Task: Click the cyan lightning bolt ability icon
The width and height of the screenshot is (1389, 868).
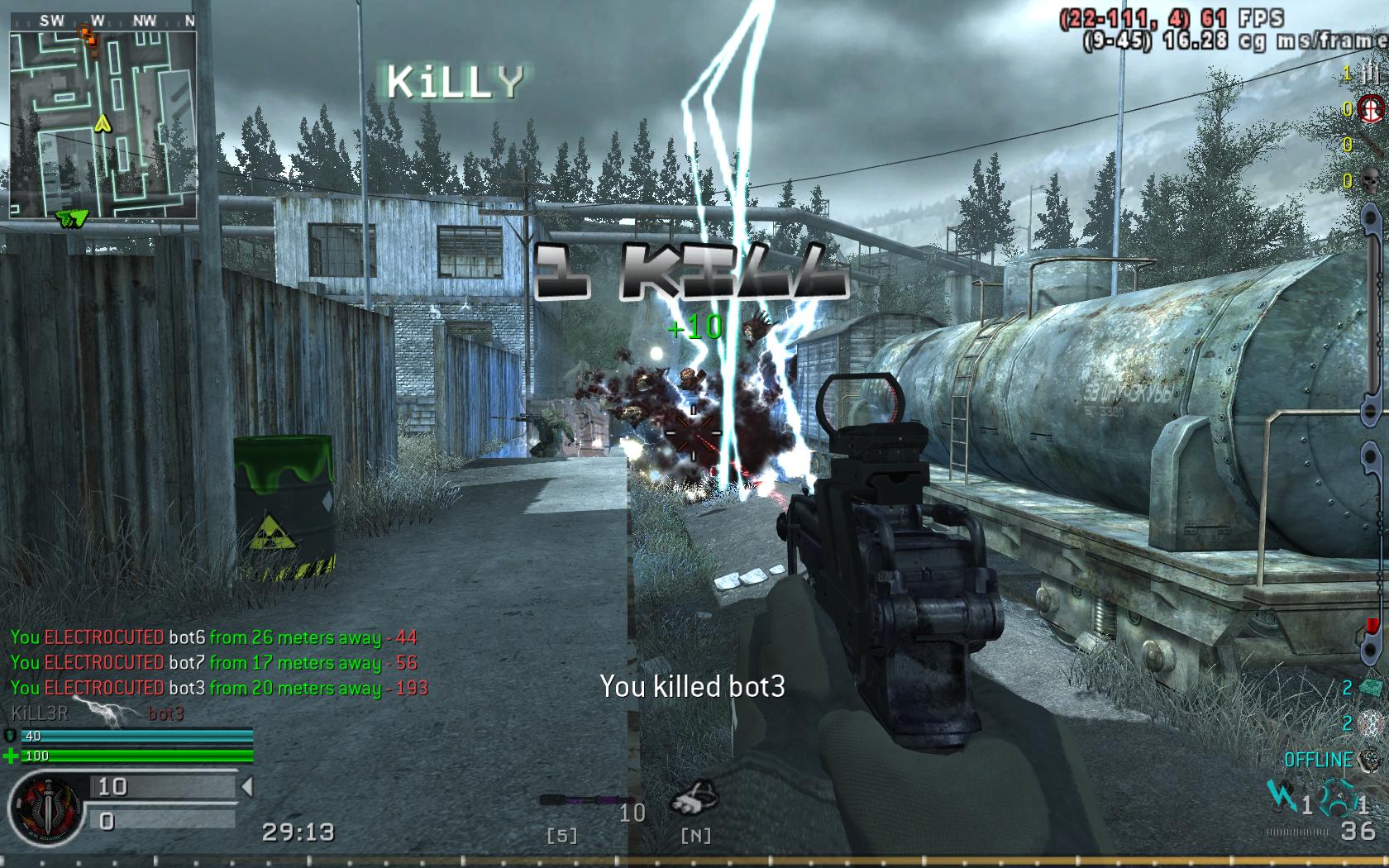Action: 1282,797
